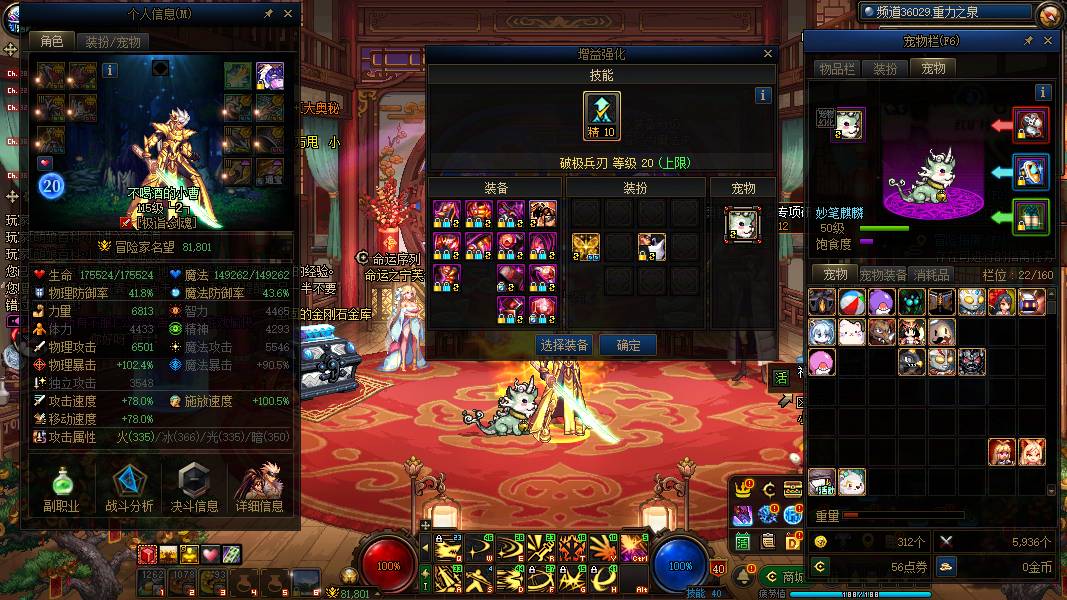
Task: Open the 装扮 tab in the pet window
Action: point(885,68)
